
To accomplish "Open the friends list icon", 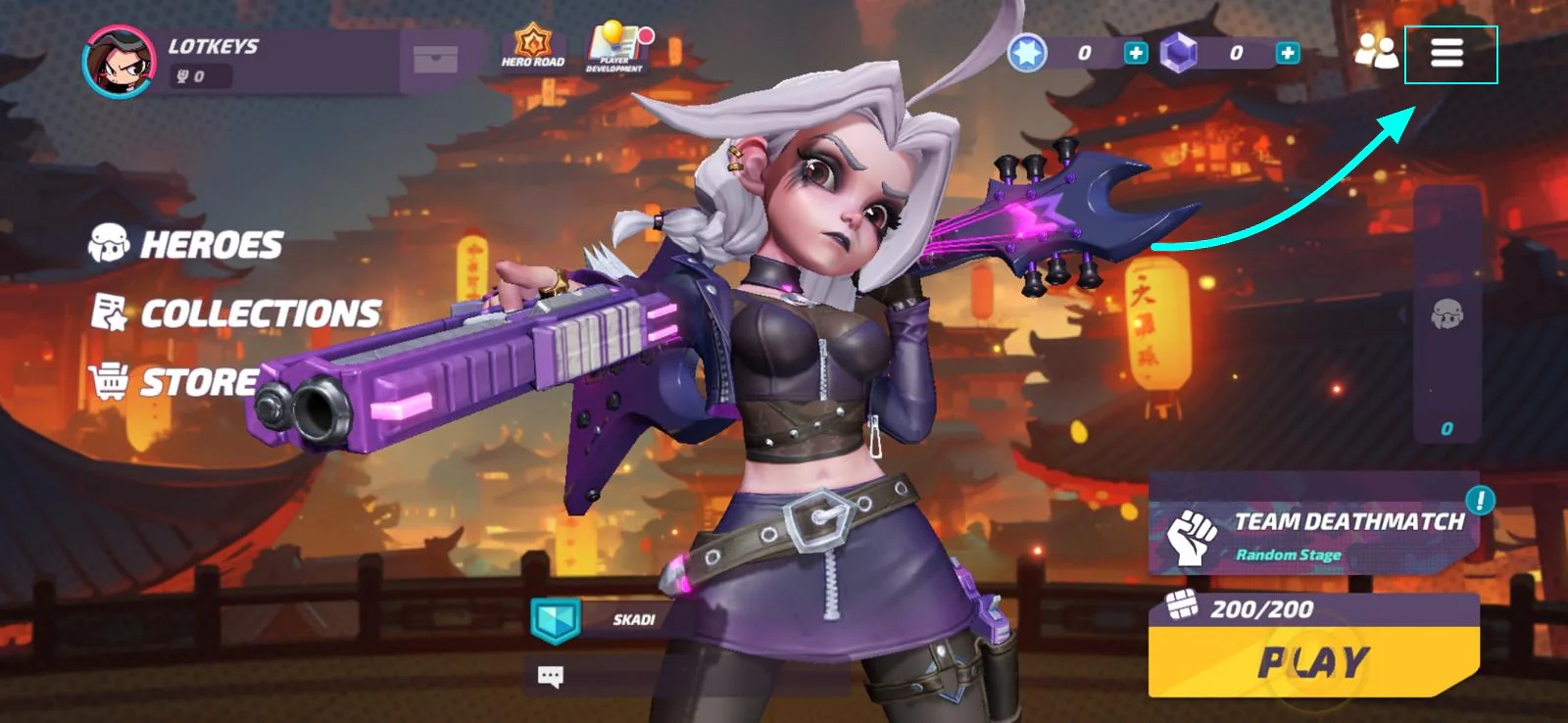I will point(1376,53).
